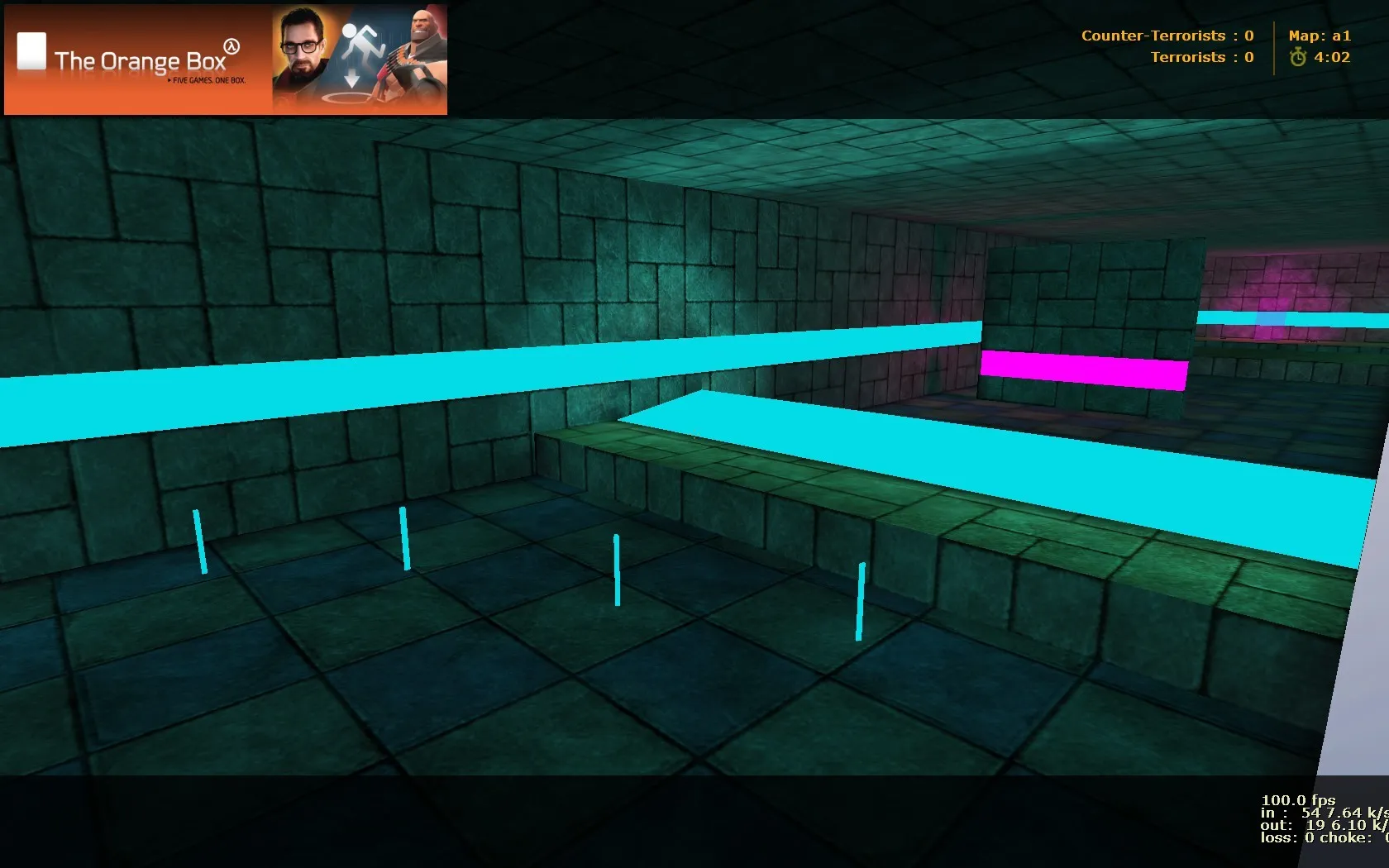Click the 'Map: a1' label

[x=1321, y=36]
